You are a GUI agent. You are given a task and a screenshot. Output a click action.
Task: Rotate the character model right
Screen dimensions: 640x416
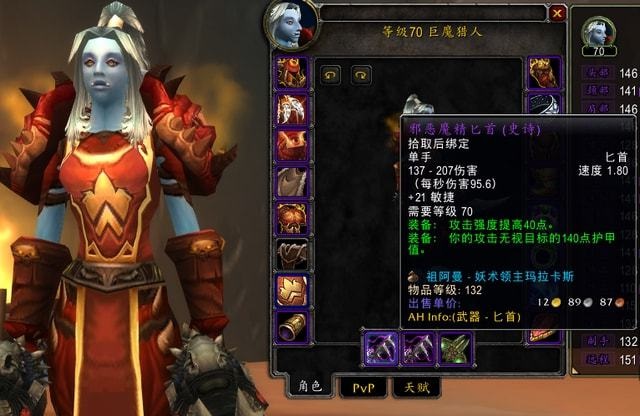click(361, 73)
